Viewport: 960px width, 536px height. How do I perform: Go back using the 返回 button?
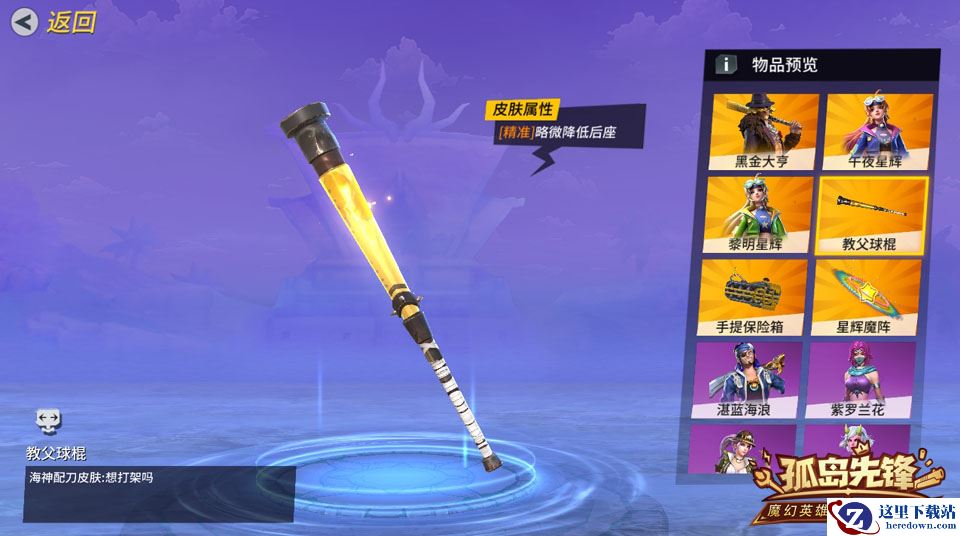[x=55, y=22]
